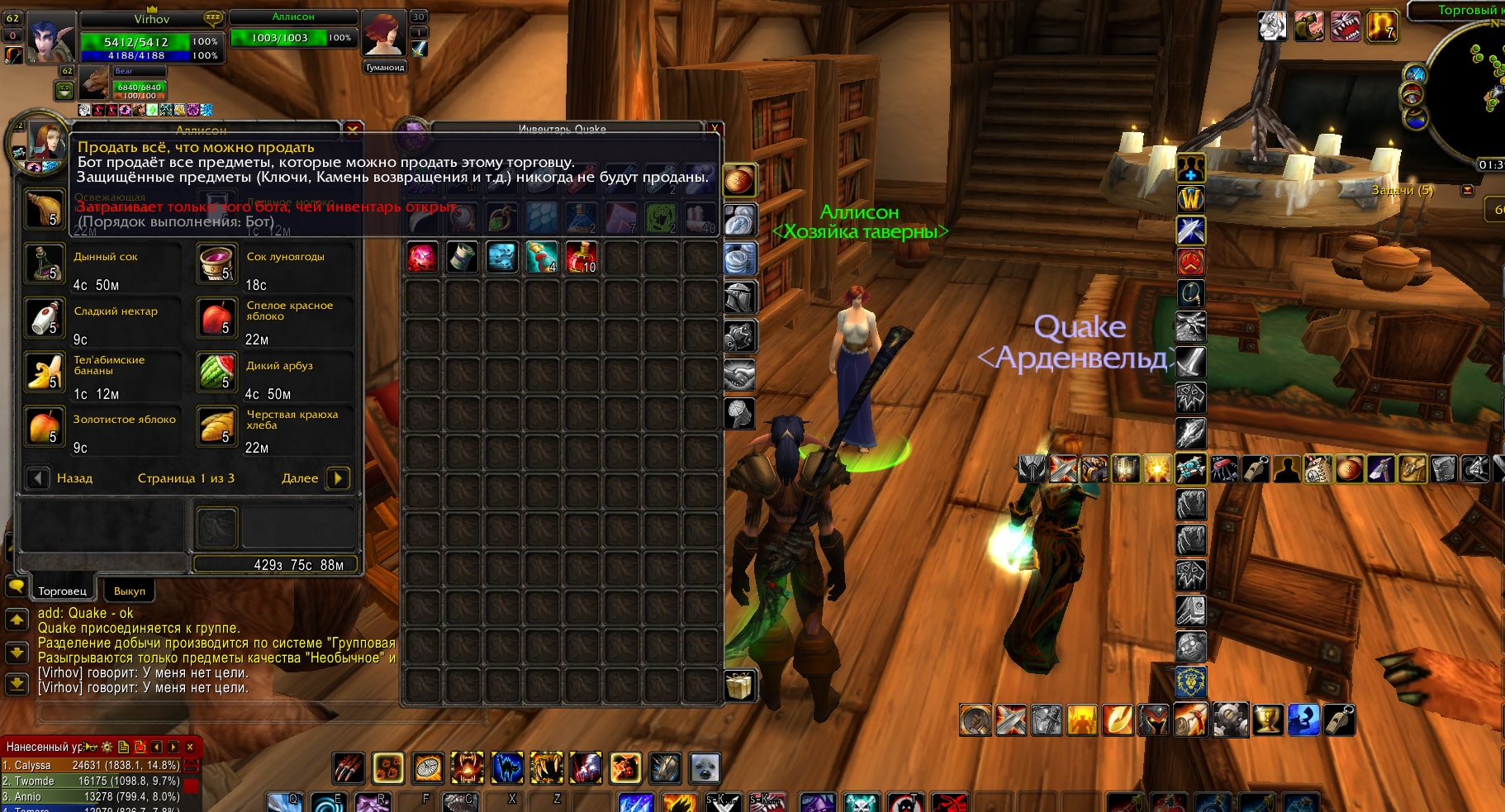
Task: Buy the Сок луноягоды drink
Action: point(217,264)
